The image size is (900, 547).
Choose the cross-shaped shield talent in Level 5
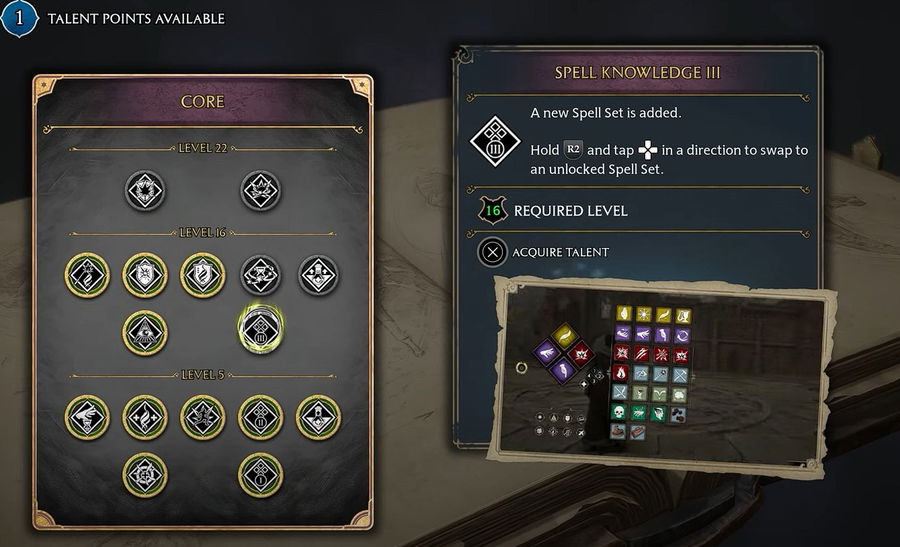pyautogui.click(x=144, y=473)
